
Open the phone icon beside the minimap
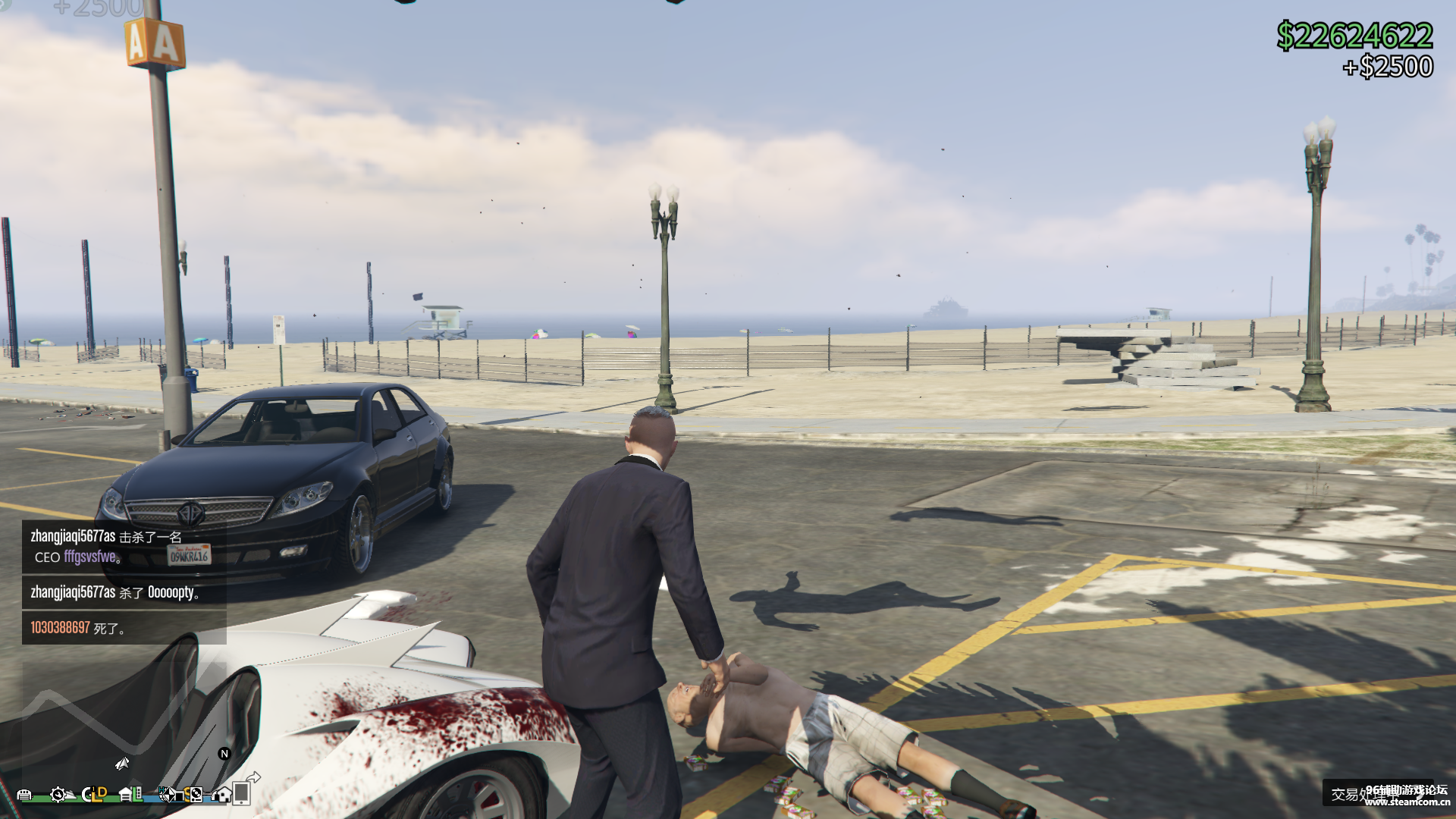click(x=243, y=792)
